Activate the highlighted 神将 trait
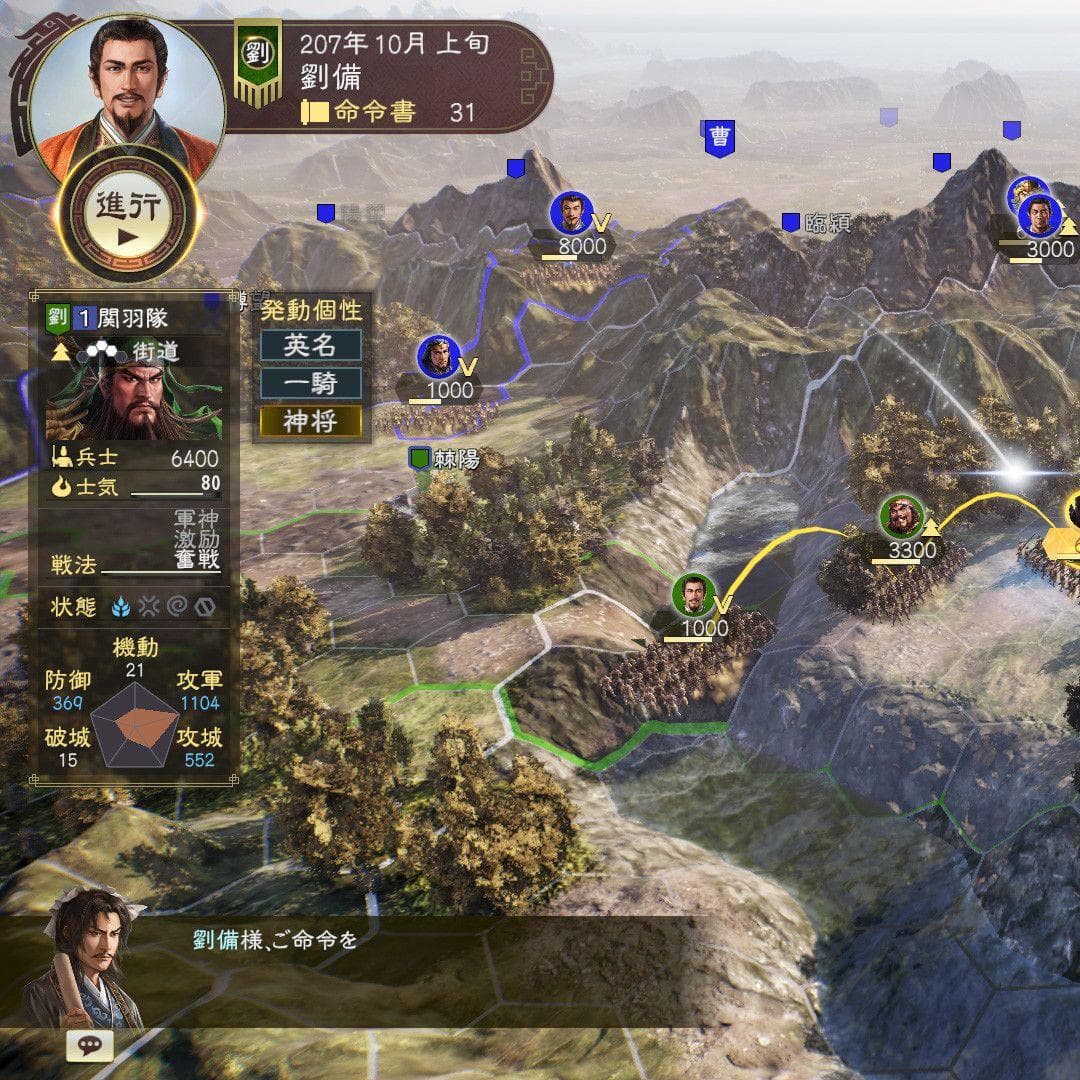The width and height of the screenshot is (1080, 1080). (310, 421)
